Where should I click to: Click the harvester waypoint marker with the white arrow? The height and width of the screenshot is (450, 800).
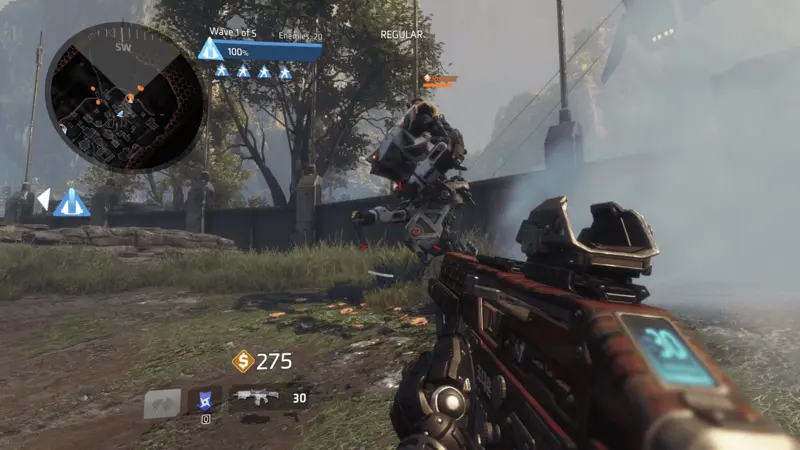point(71,202)
